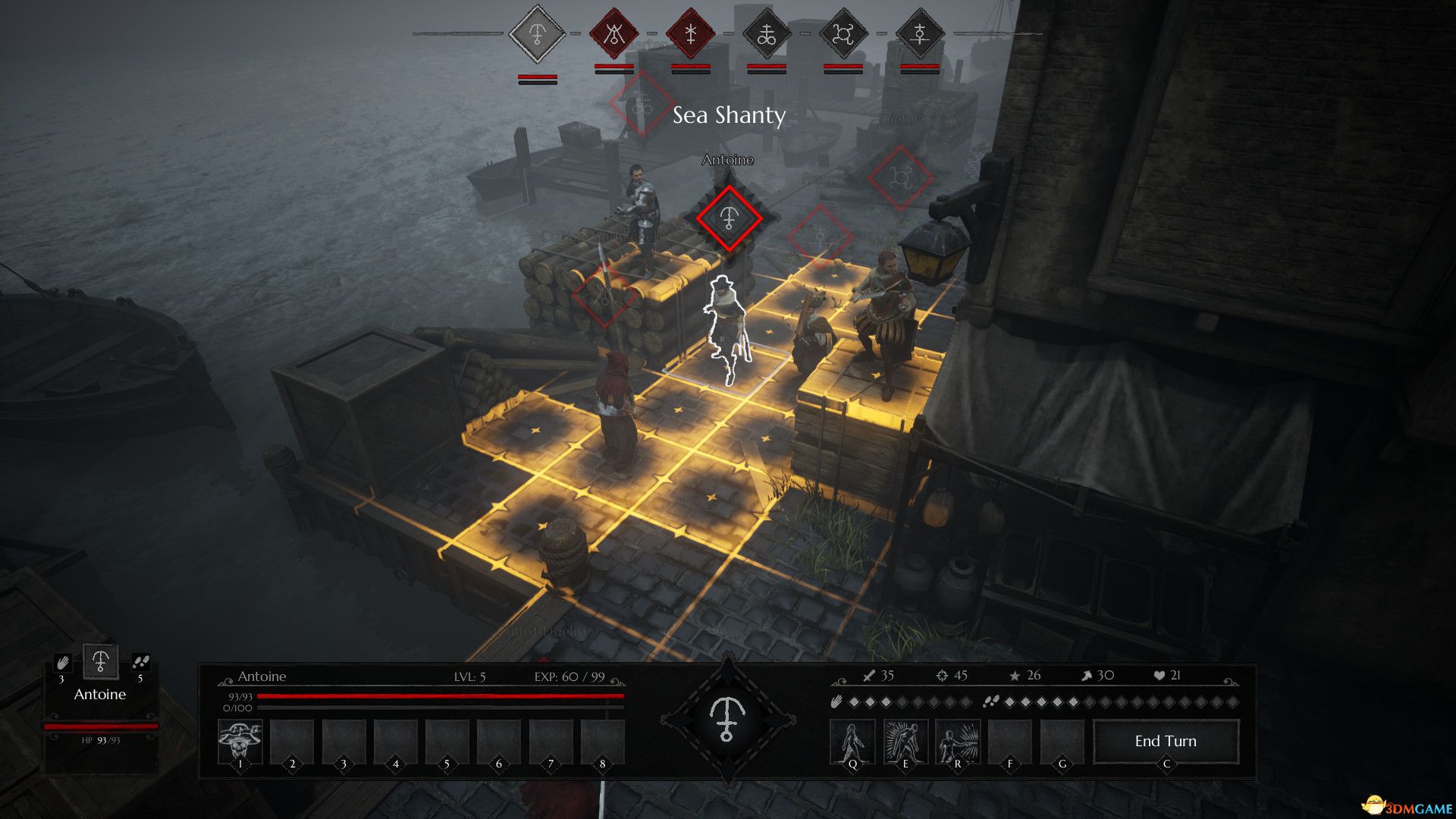
Task: Pick the first red enemy turn-order diamond
Action: [614, 34]
